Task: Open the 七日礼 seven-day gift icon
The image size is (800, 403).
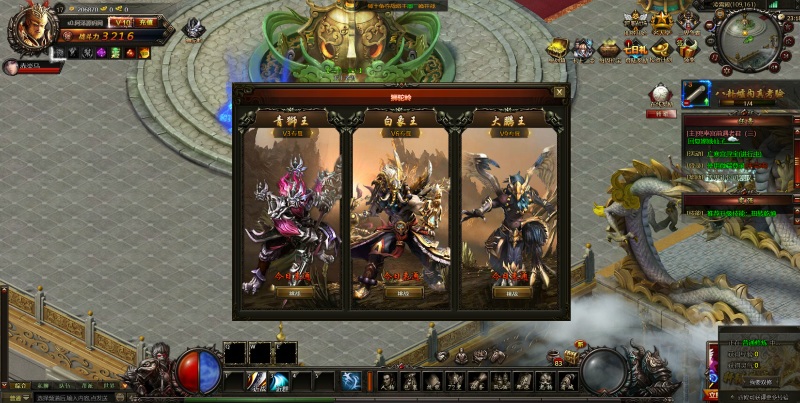Action: [636, 48]
